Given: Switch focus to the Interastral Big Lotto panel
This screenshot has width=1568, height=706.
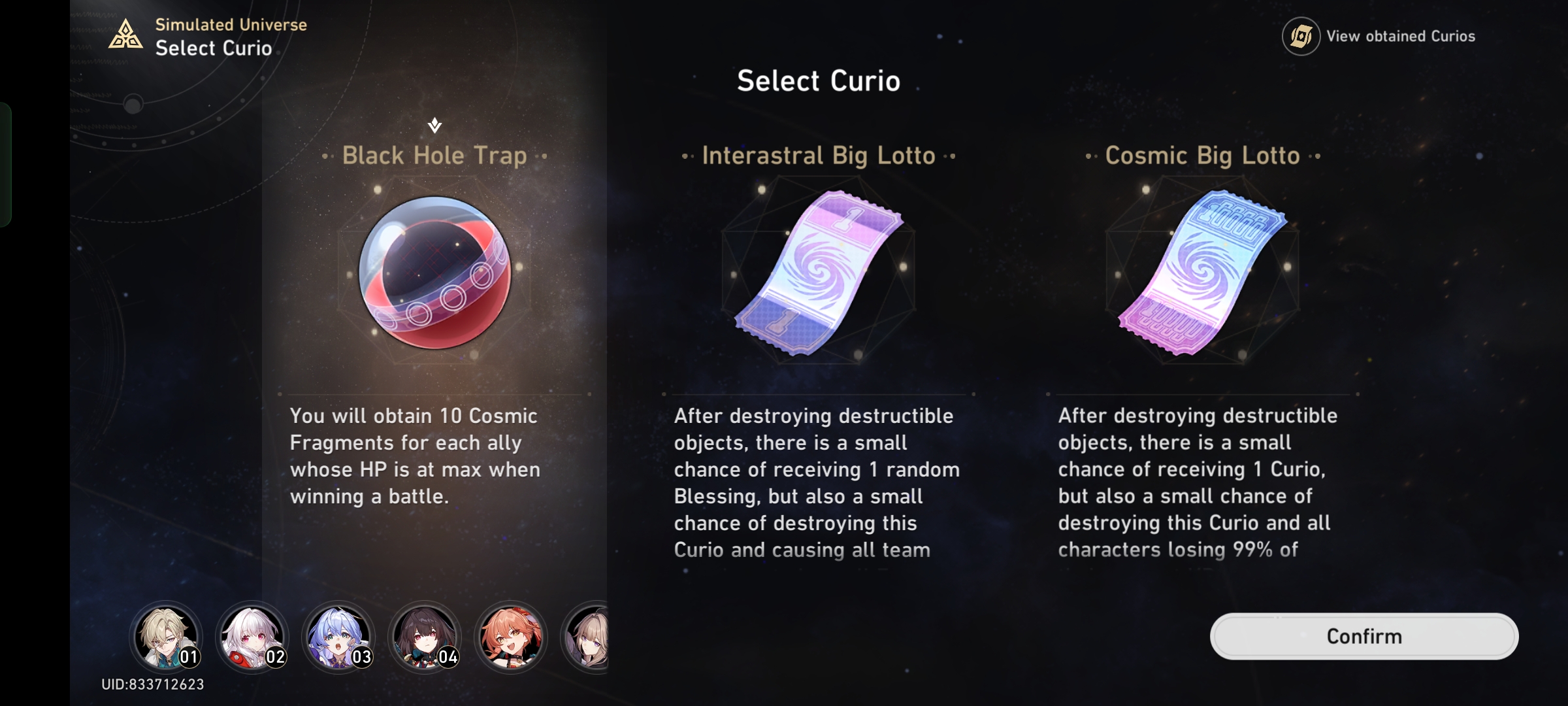Looking at the screenshot, I should tap(819, 155).
